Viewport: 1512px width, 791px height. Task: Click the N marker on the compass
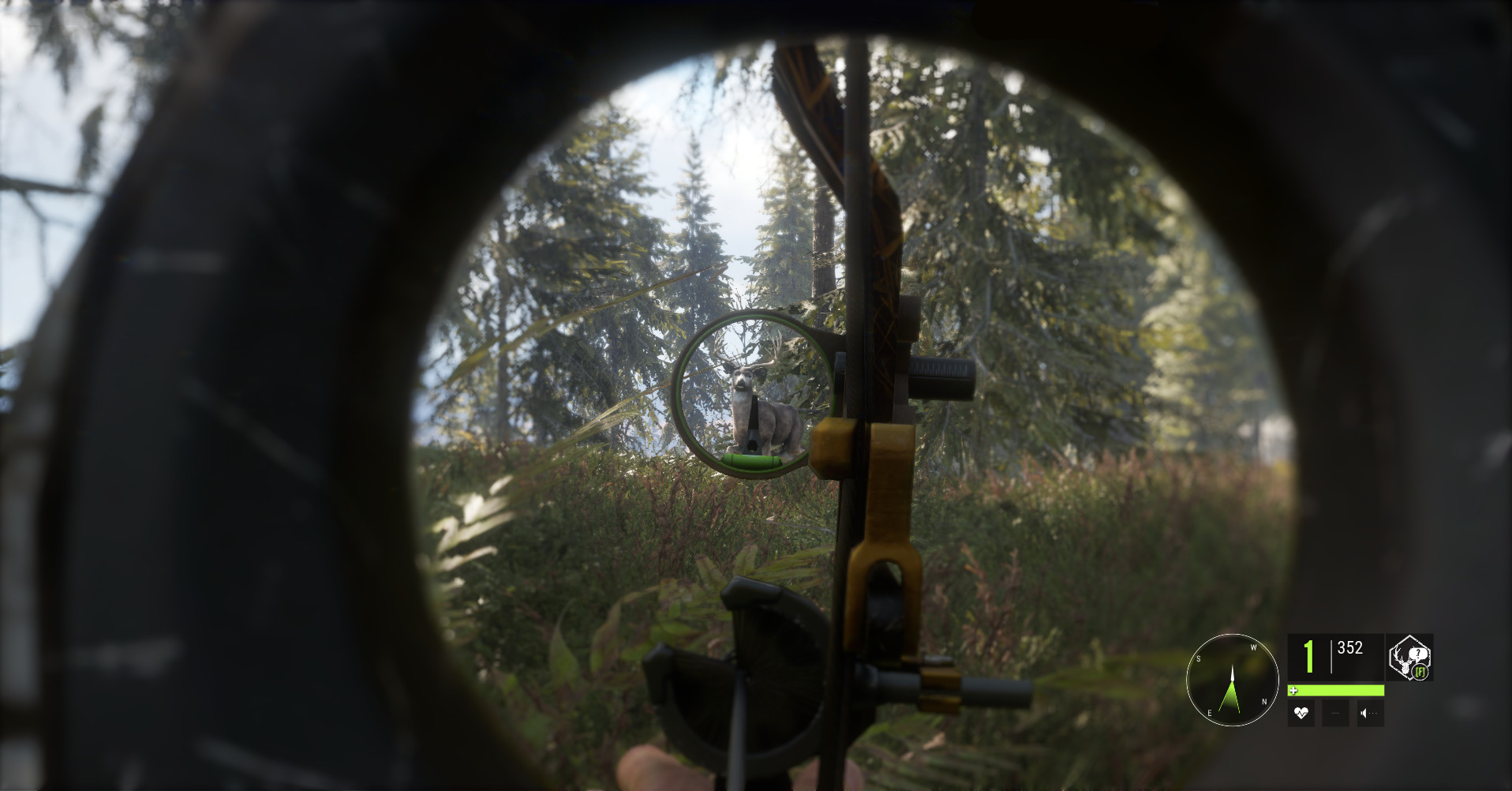(x=1265, y=702)
